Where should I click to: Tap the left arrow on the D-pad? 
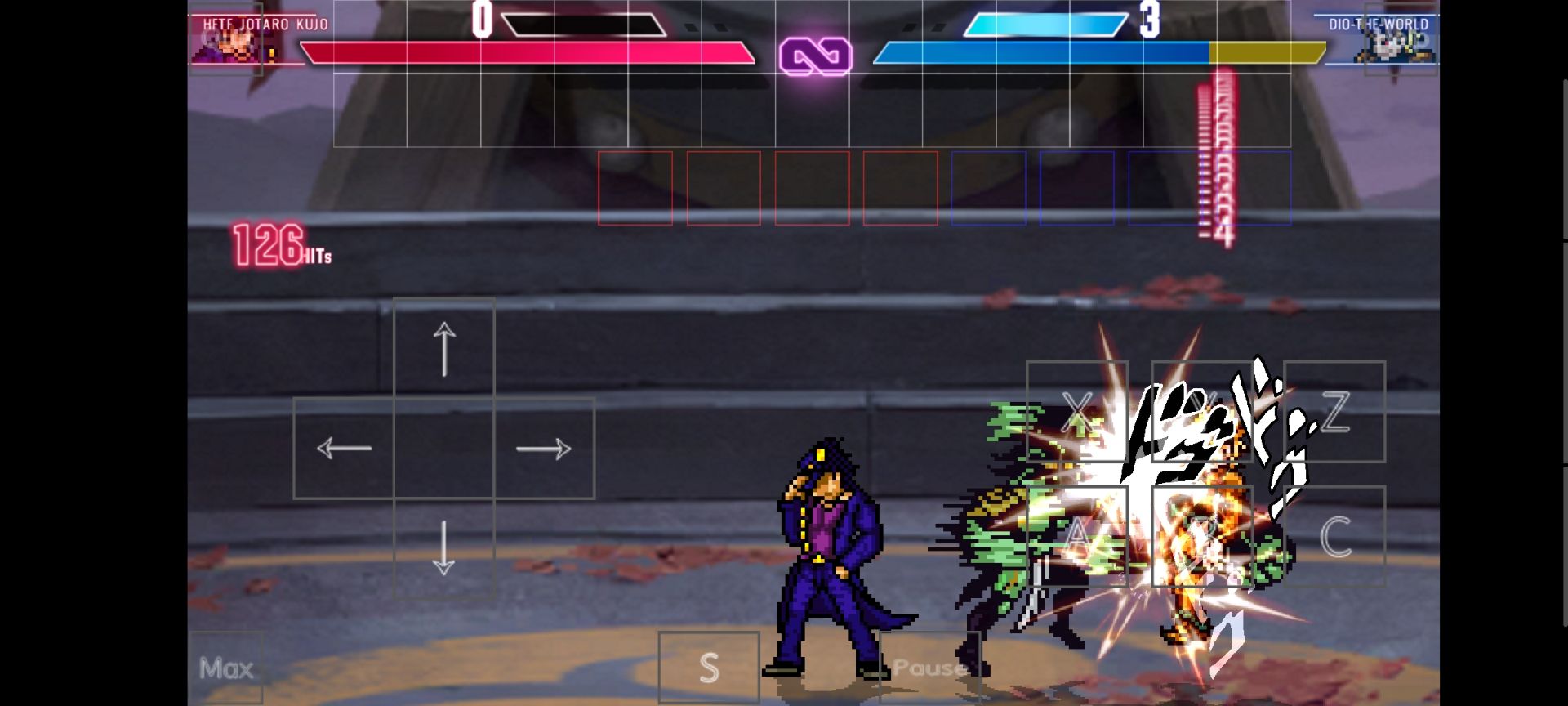(344, 448)
